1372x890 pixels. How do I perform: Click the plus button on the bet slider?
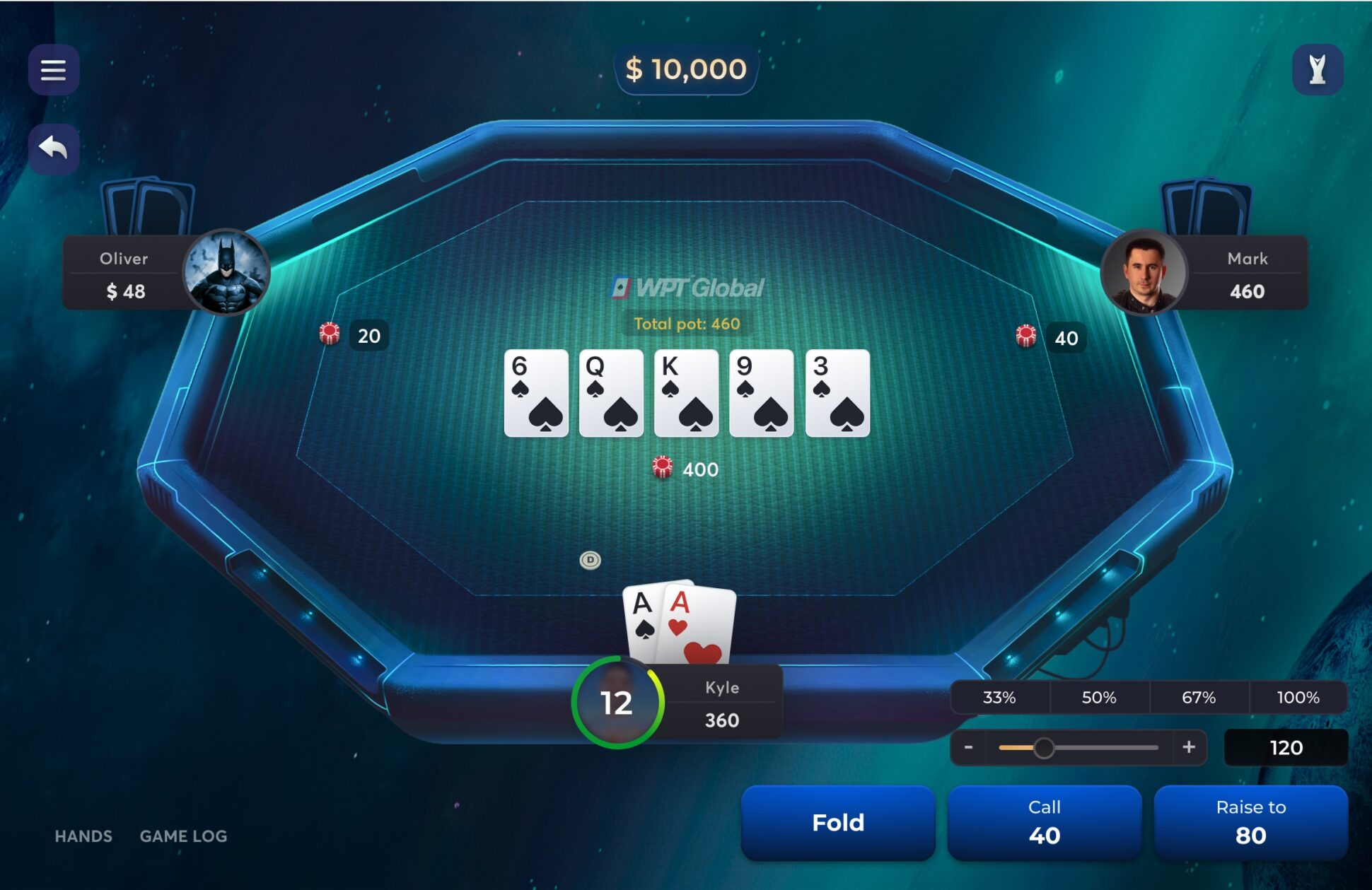pyautogui.click(x=1189, y=747)
